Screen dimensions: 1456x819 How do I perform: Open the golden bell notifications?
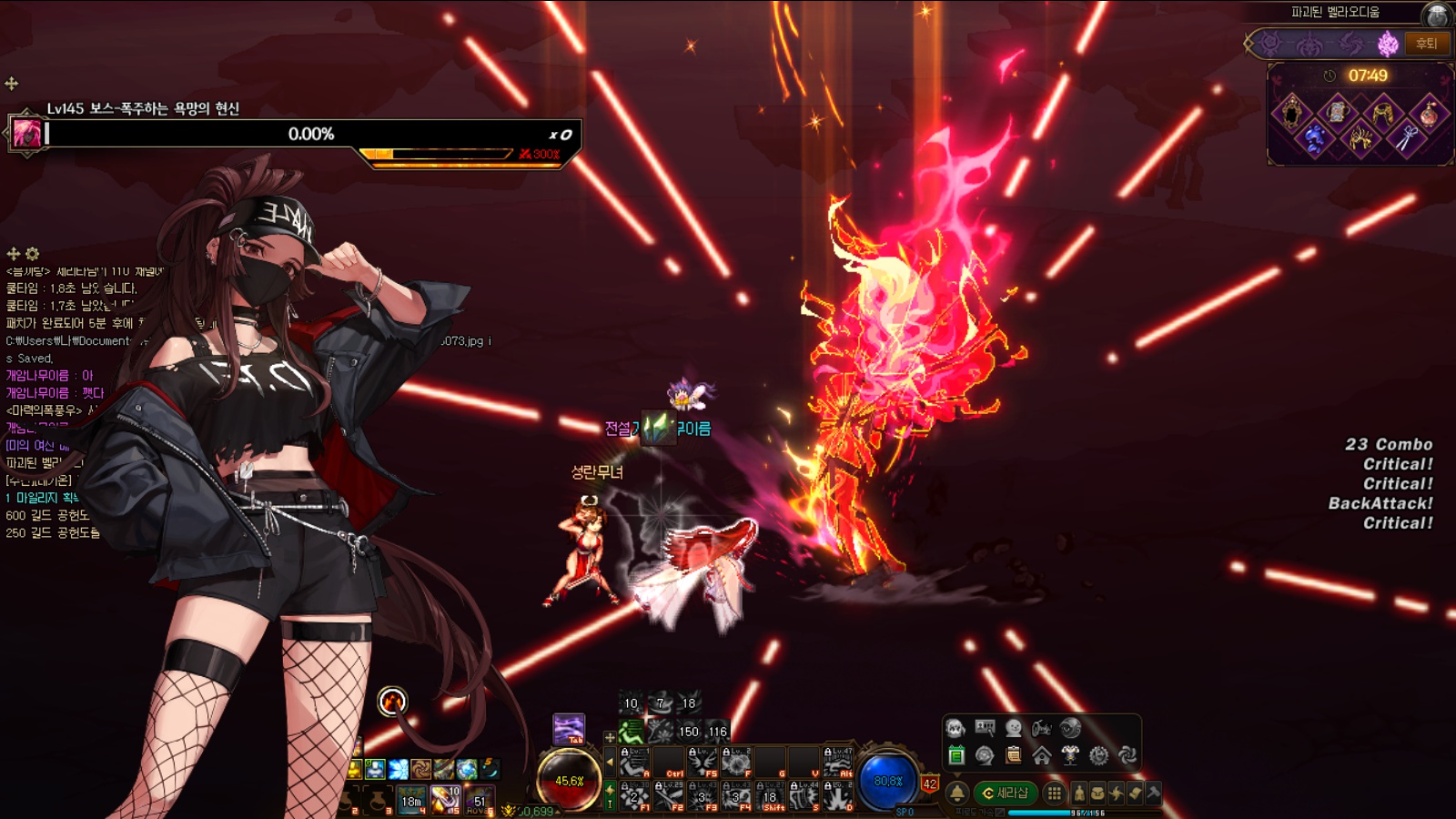click(x=957, y=794)
